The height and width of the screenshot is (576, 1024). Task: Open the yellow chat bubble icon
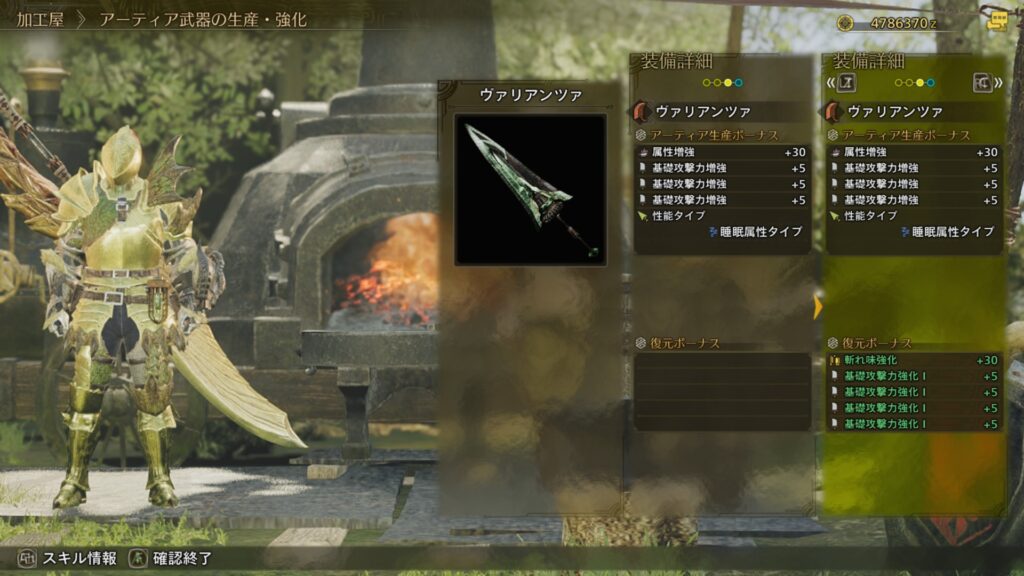coord(996,20)
